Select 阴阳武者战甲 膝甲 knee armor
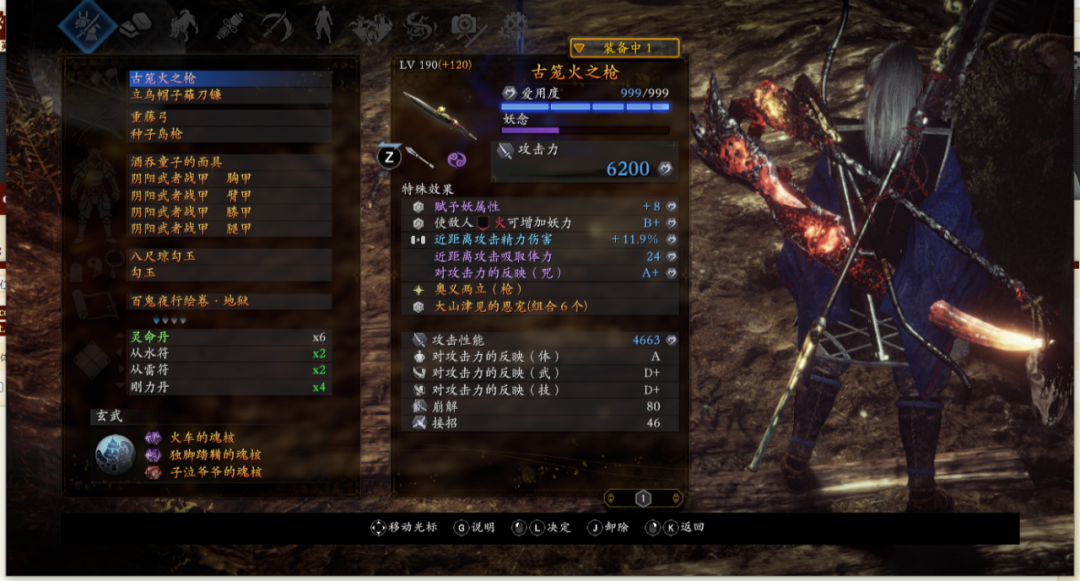Viewport: 1080px width, 581px height. 230,212
